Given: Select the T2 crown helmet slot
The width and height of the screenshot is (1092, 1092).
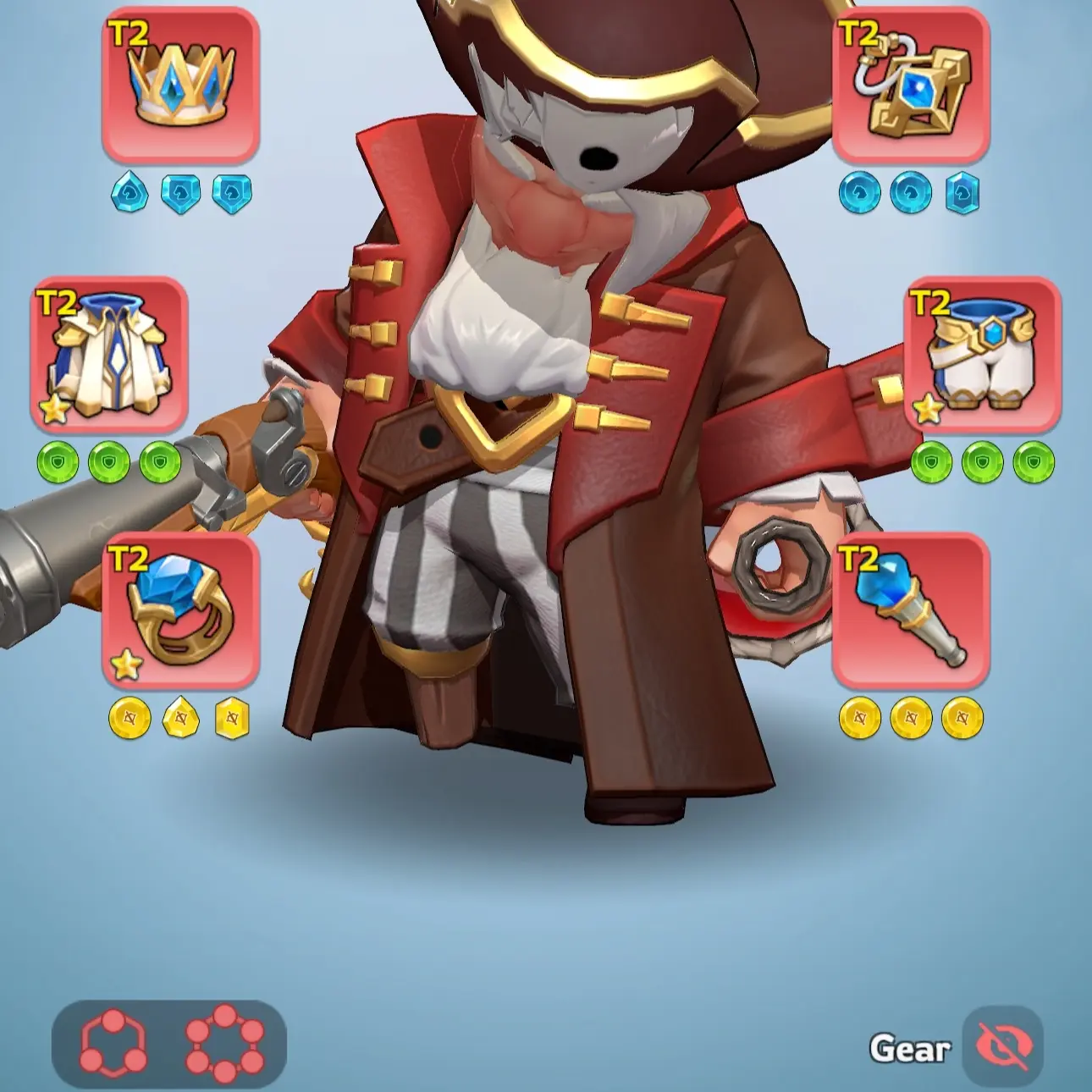Looking at the screenshot, I should pyautogui.click(x=180, y=85).
